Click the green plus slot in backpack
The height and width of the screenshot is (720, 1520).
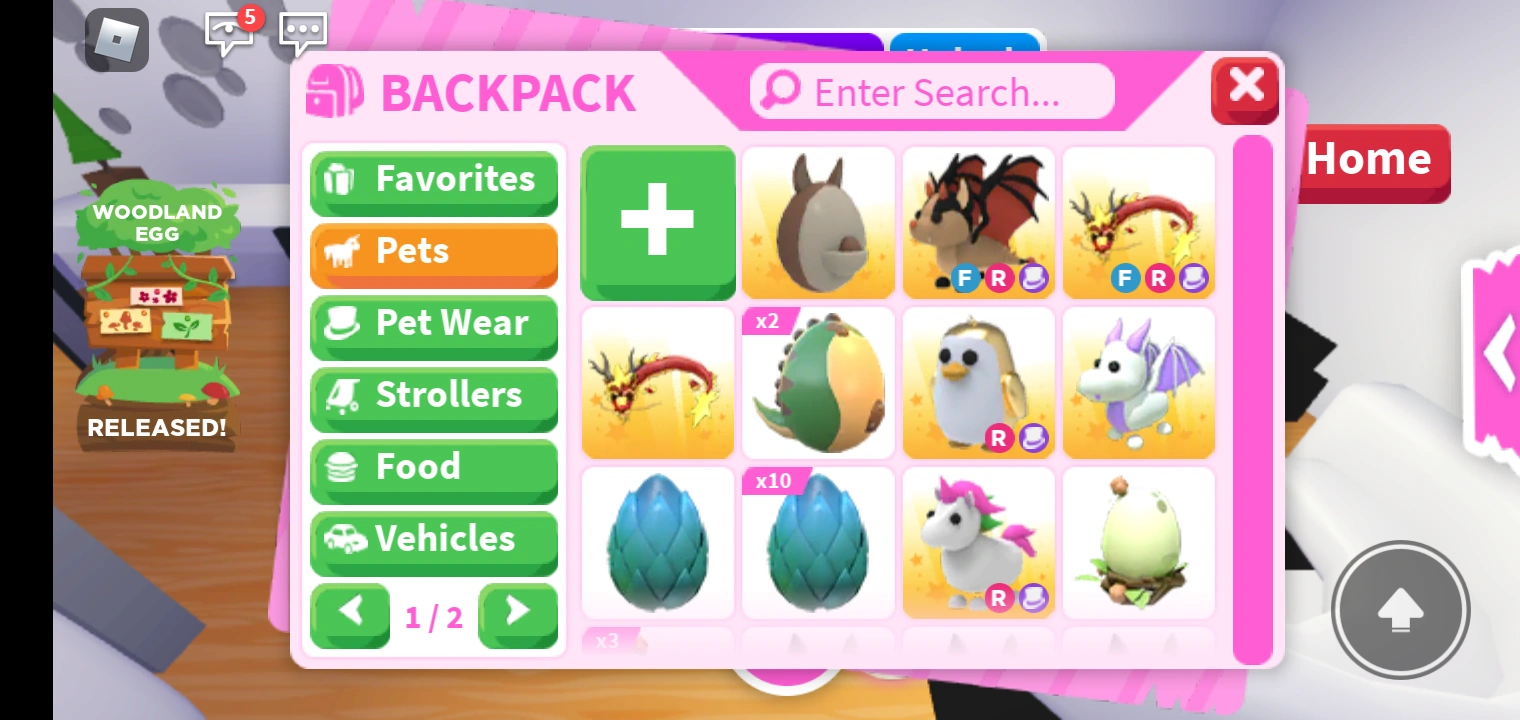[x=657, y=222]
